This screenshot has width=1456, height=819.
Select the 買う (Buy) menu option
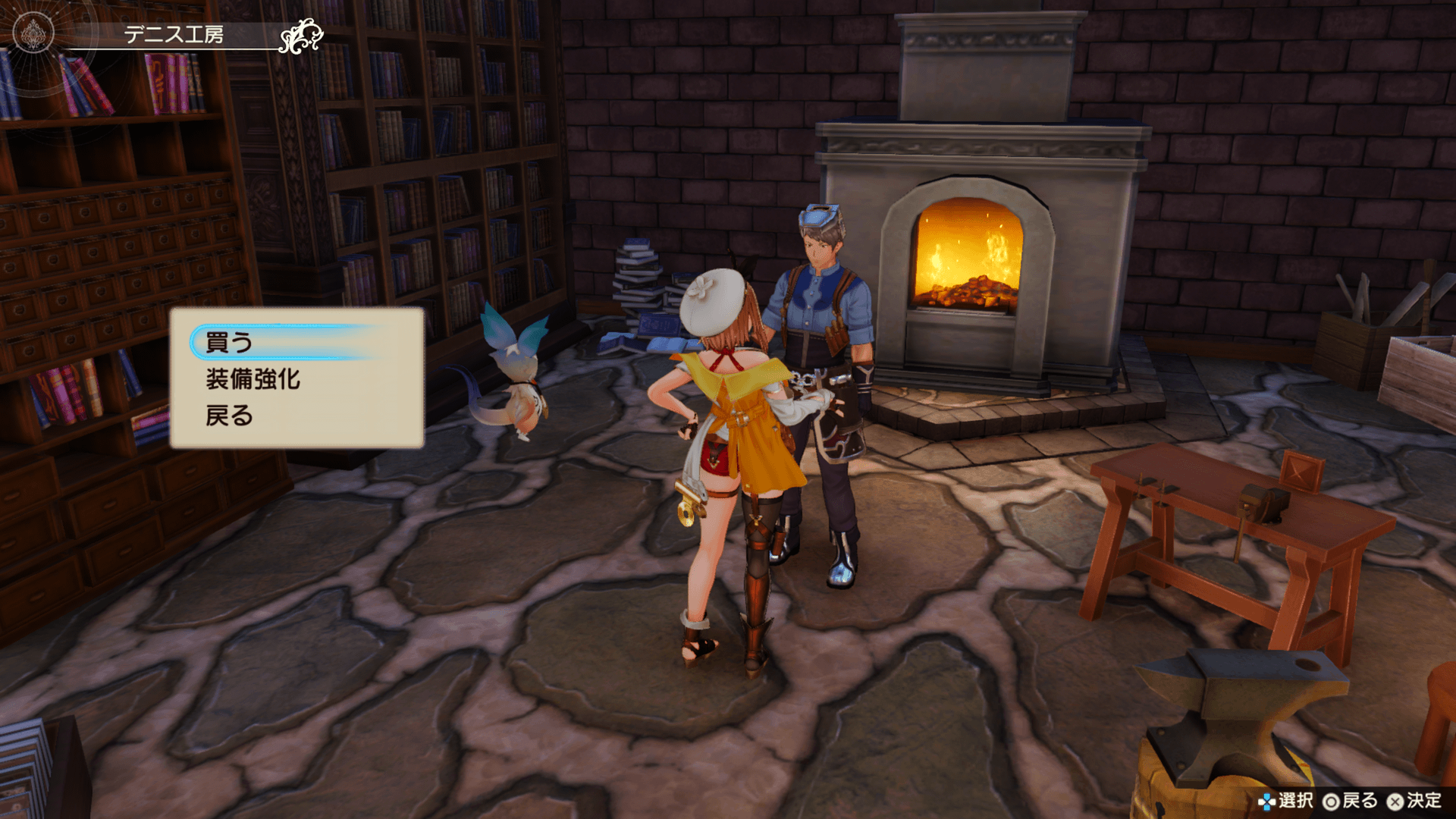click(229, 343)
